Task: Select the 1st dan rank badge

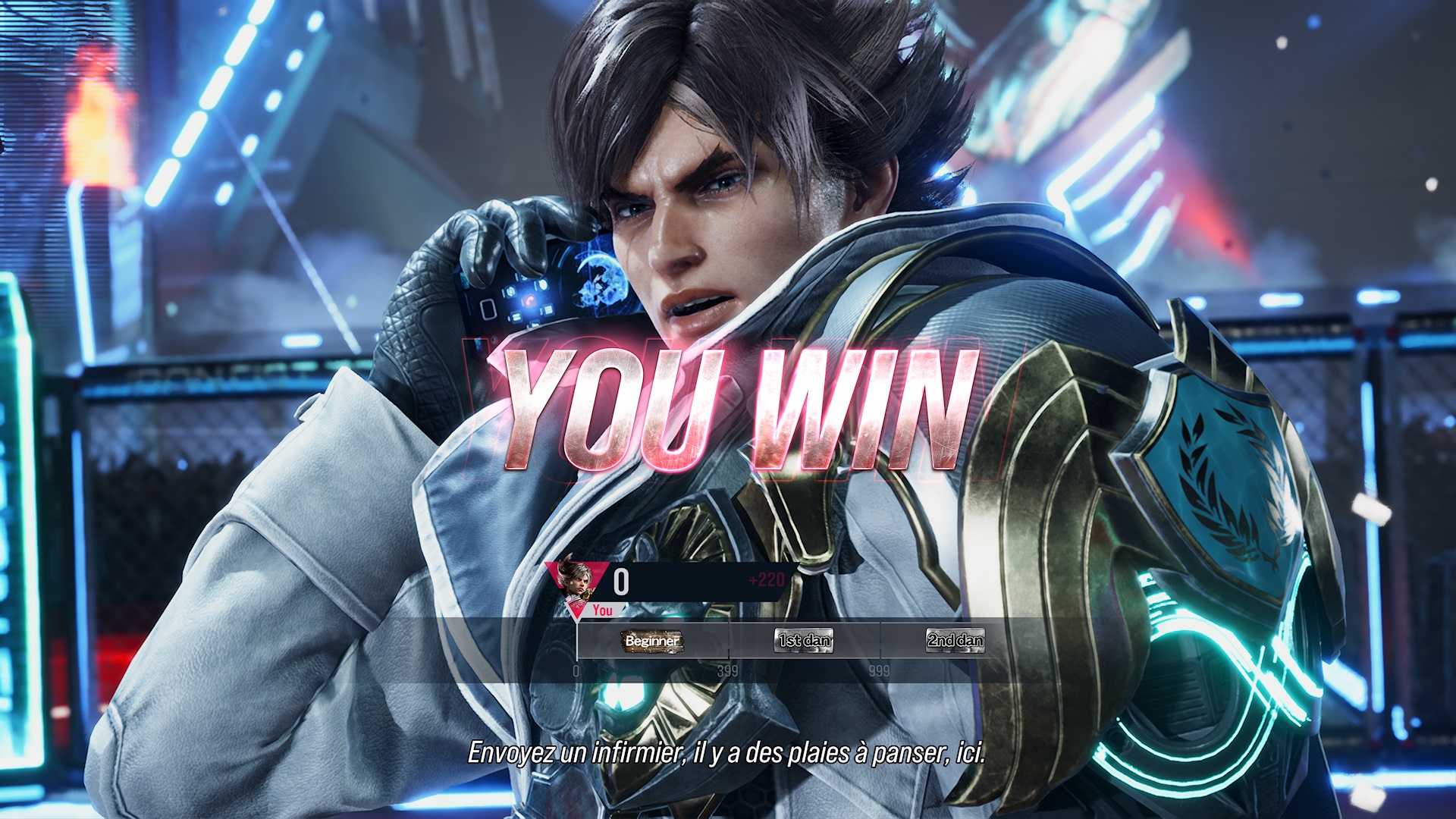Action: click(x=804, y=641)
